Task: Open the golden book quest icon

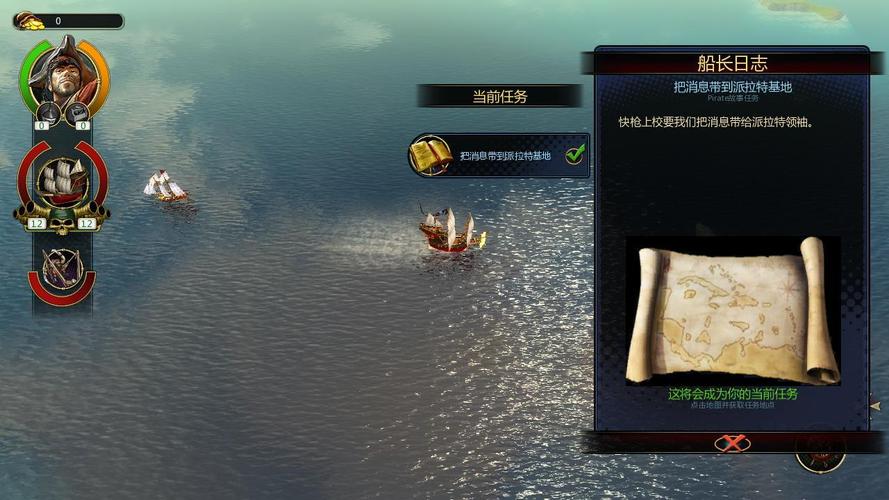Action: pyautogui.click(x=431, y=155)
